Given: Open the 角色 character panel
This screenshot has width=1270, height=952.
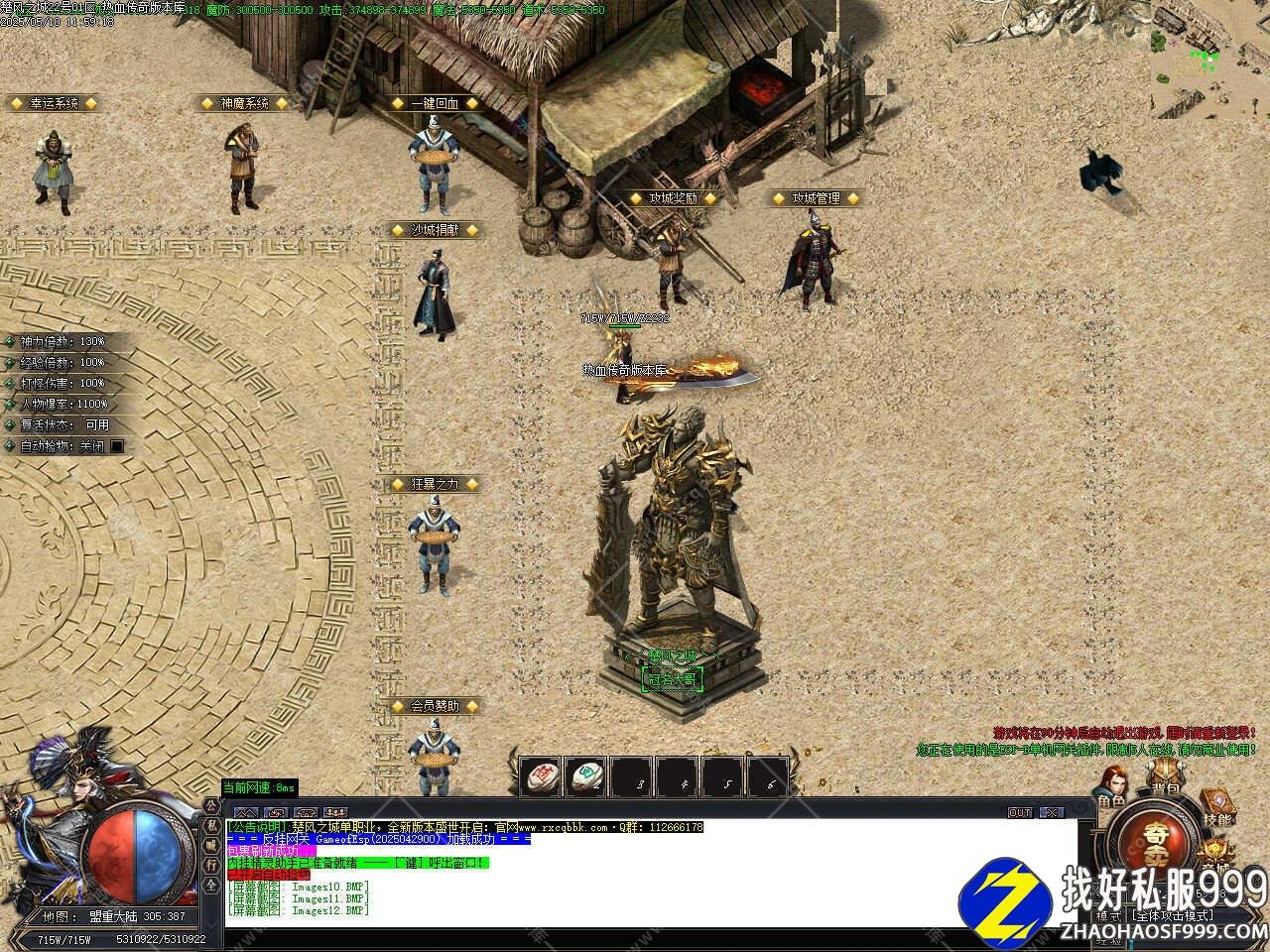Looking at the screenshot, I should click(1110, 788).
